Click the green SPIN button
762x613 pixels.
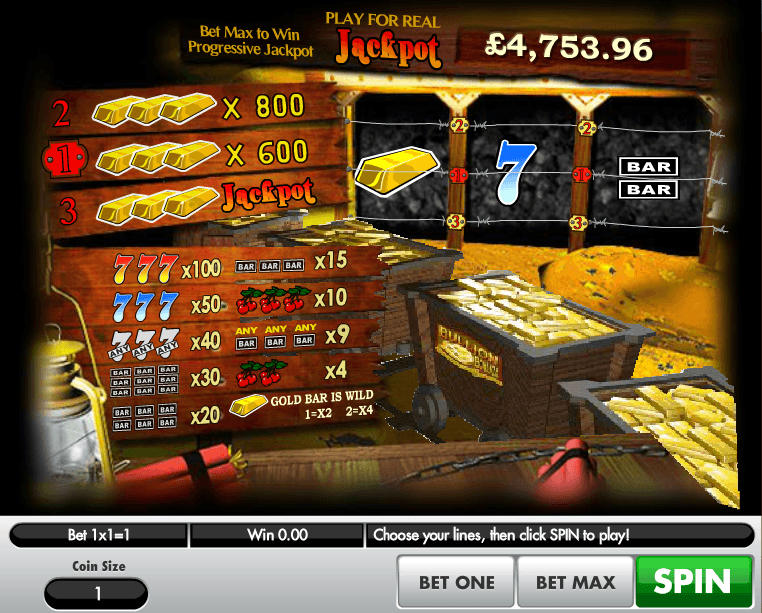tap(694, 582)
